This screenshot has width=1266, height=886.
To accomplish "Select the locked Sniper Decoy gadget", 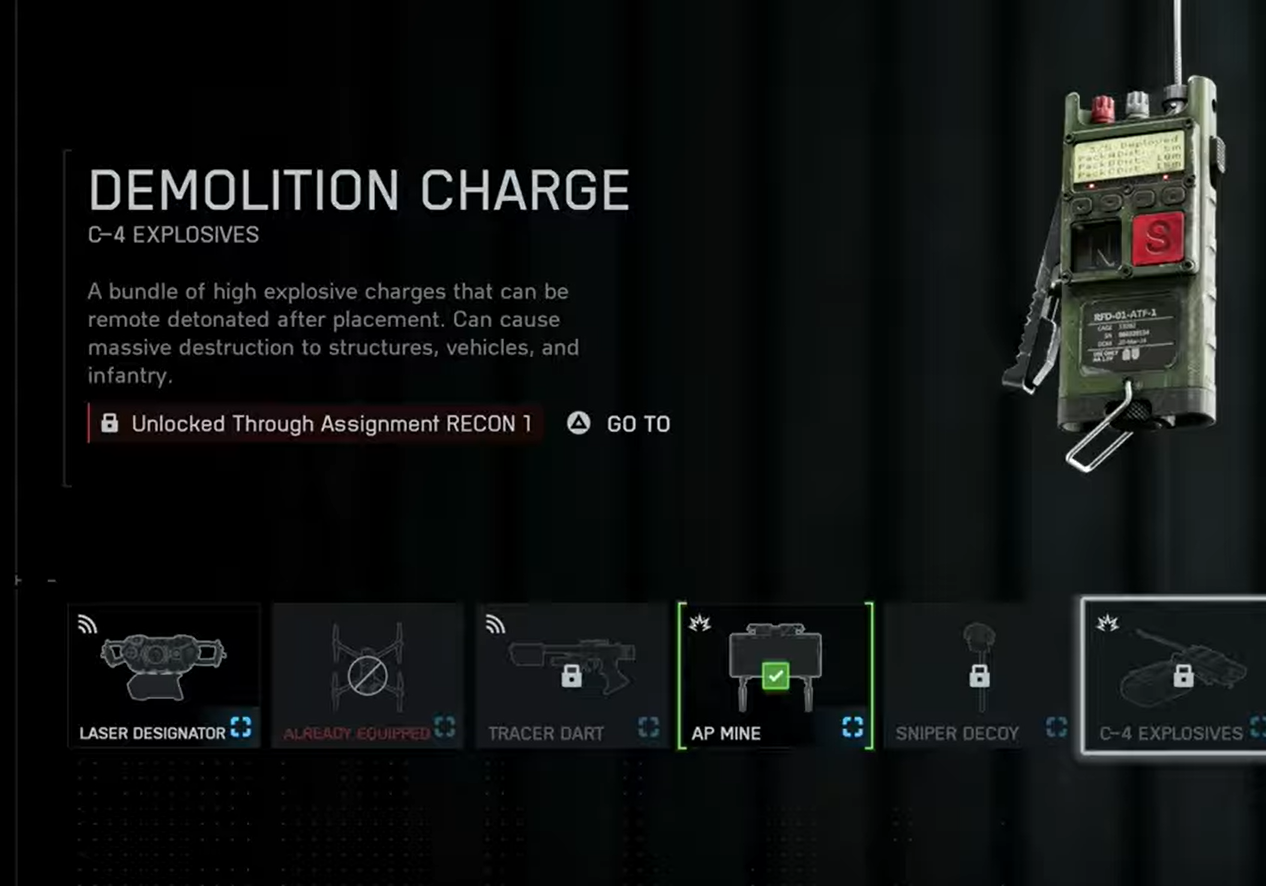I will pyautogui.click(x=978, y=675).
